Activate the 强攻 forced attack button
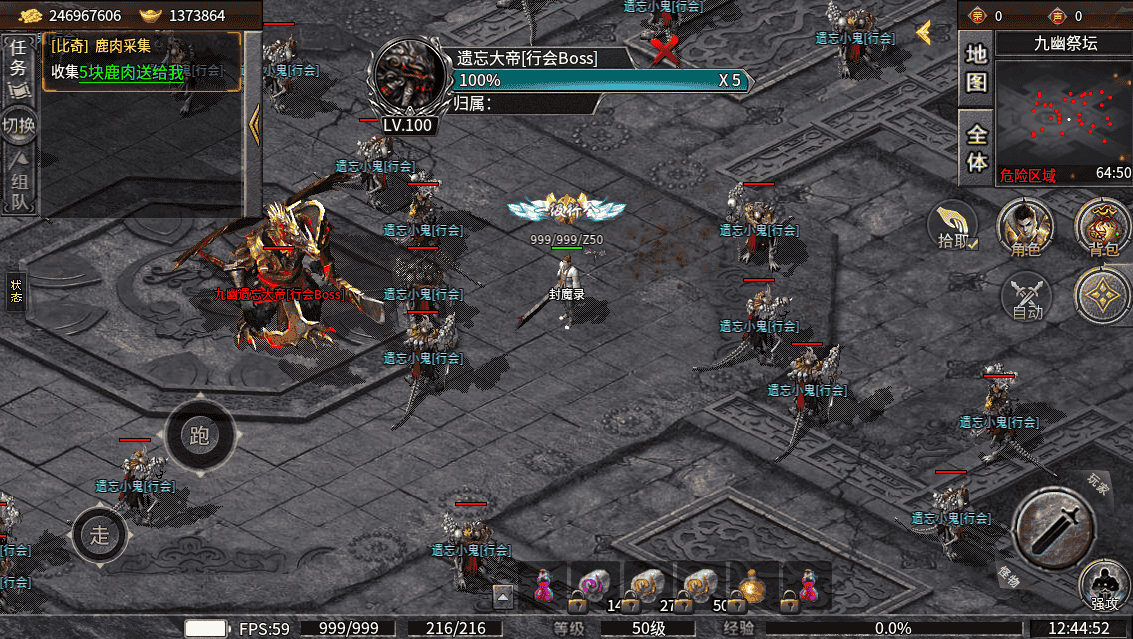 click(1104, 585)
